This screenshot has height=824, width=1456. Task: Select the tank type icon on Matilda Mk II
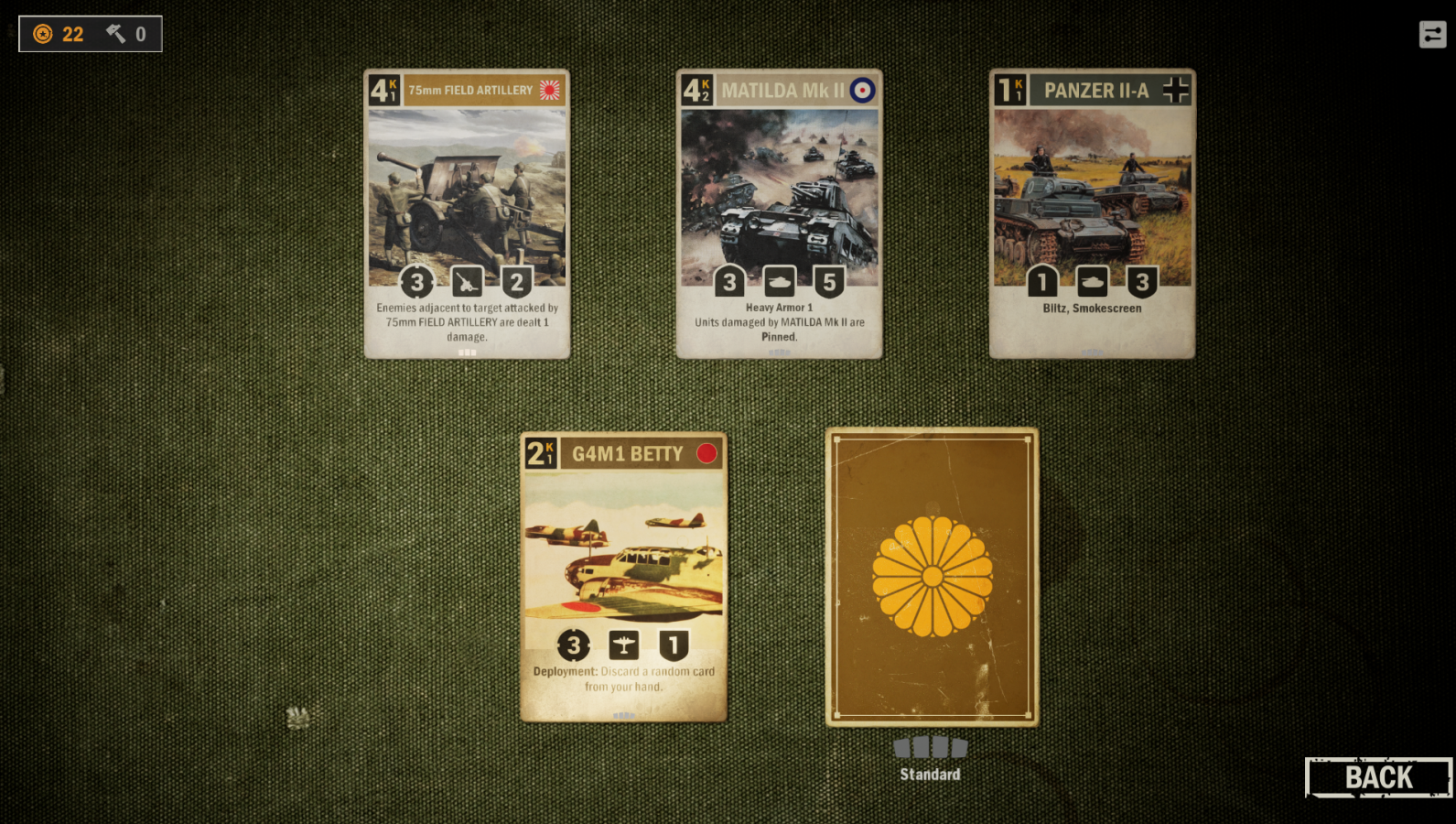point(781,282)
